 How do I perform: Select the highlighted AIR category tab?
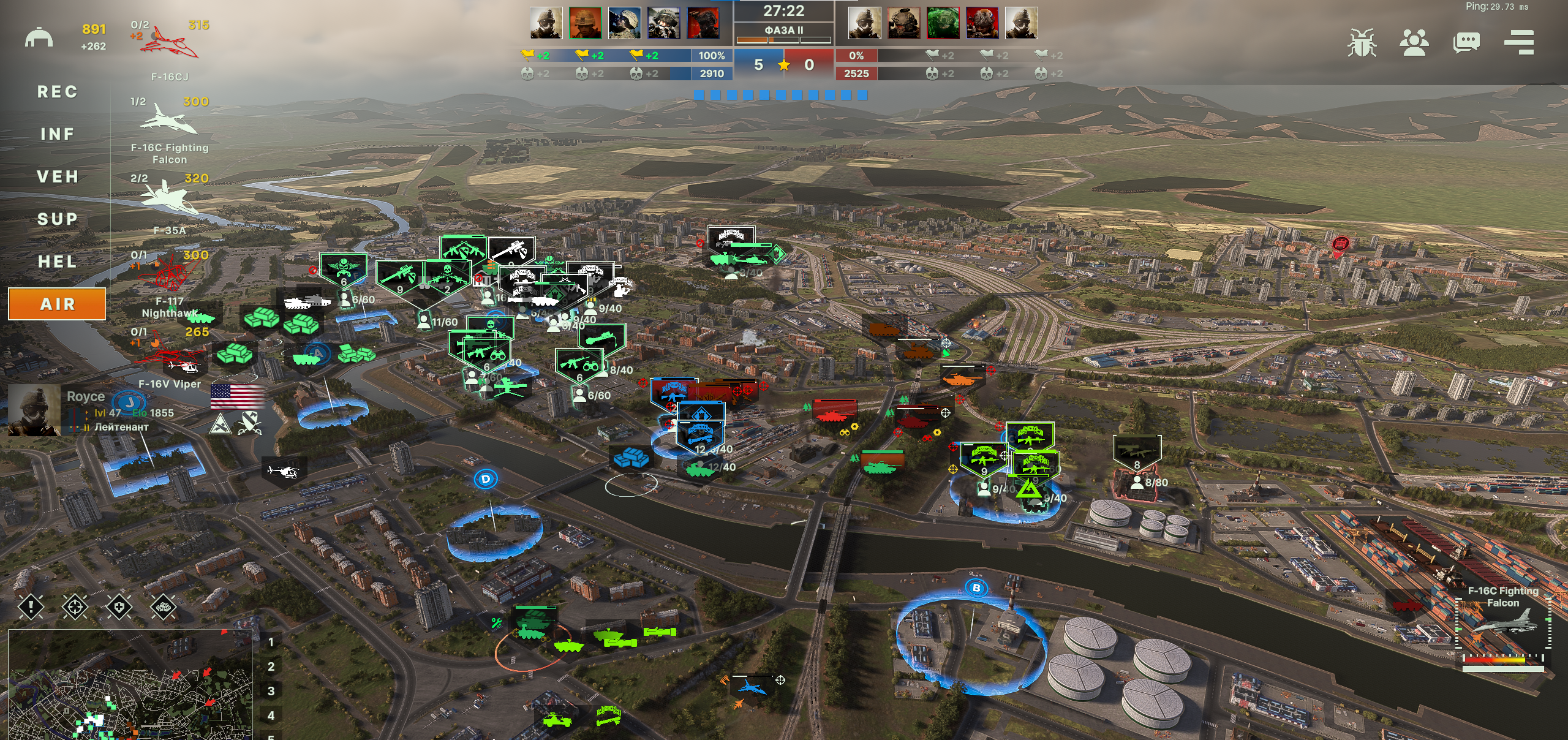[x=57, y=304]
